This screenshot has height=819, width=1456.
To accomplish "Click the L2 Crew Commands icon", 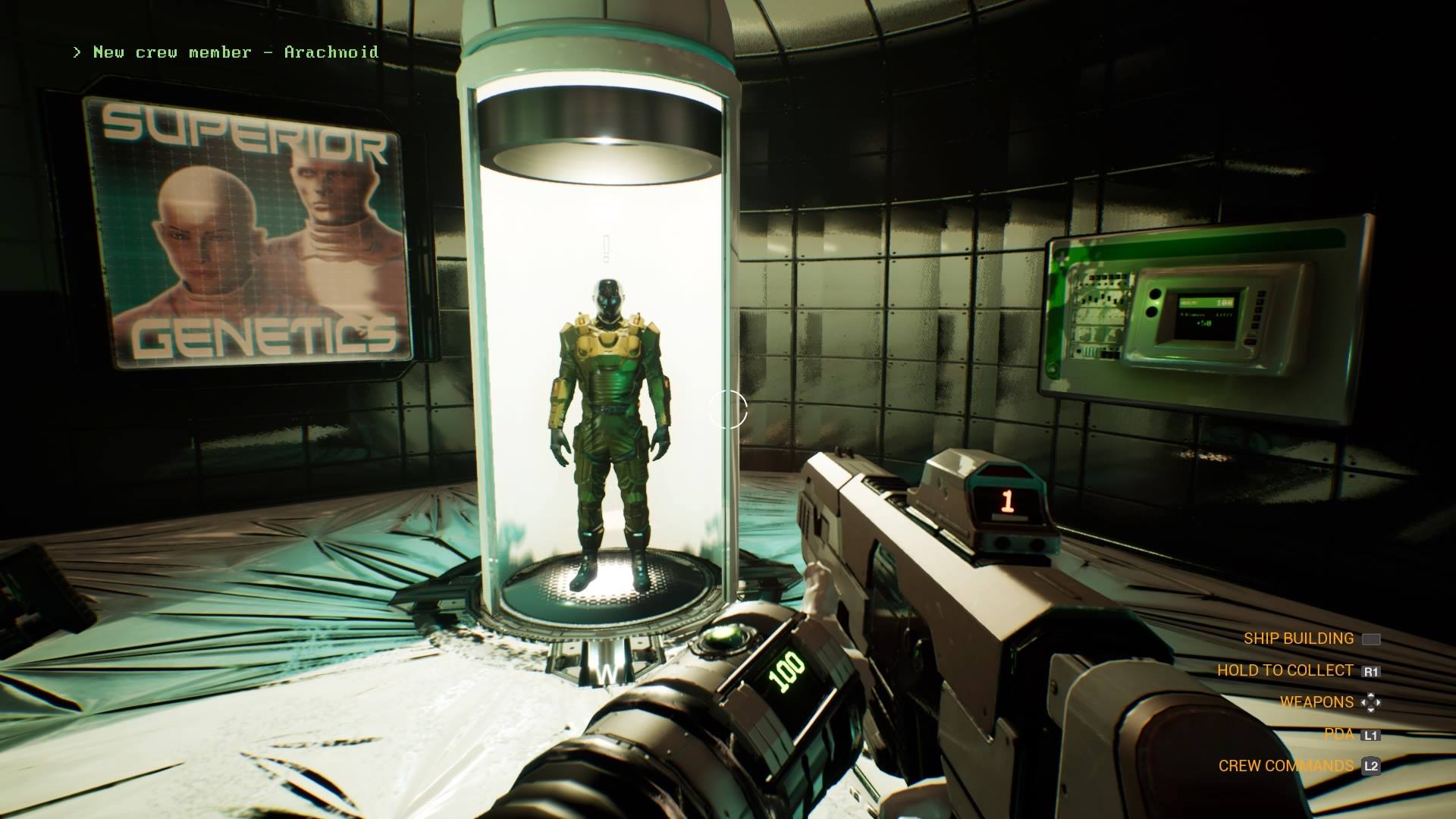I will (1371, 765).
